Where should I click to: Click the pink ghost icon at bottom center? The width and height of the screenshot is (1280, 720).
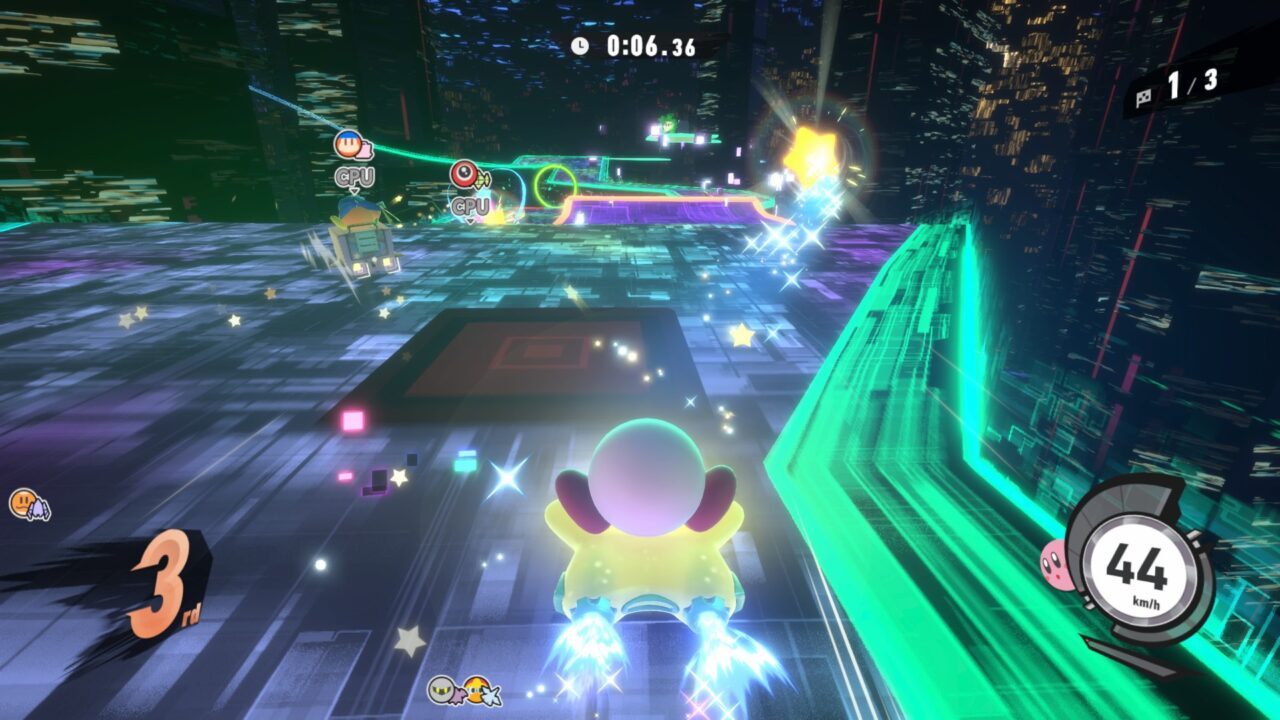coord(460,697)
